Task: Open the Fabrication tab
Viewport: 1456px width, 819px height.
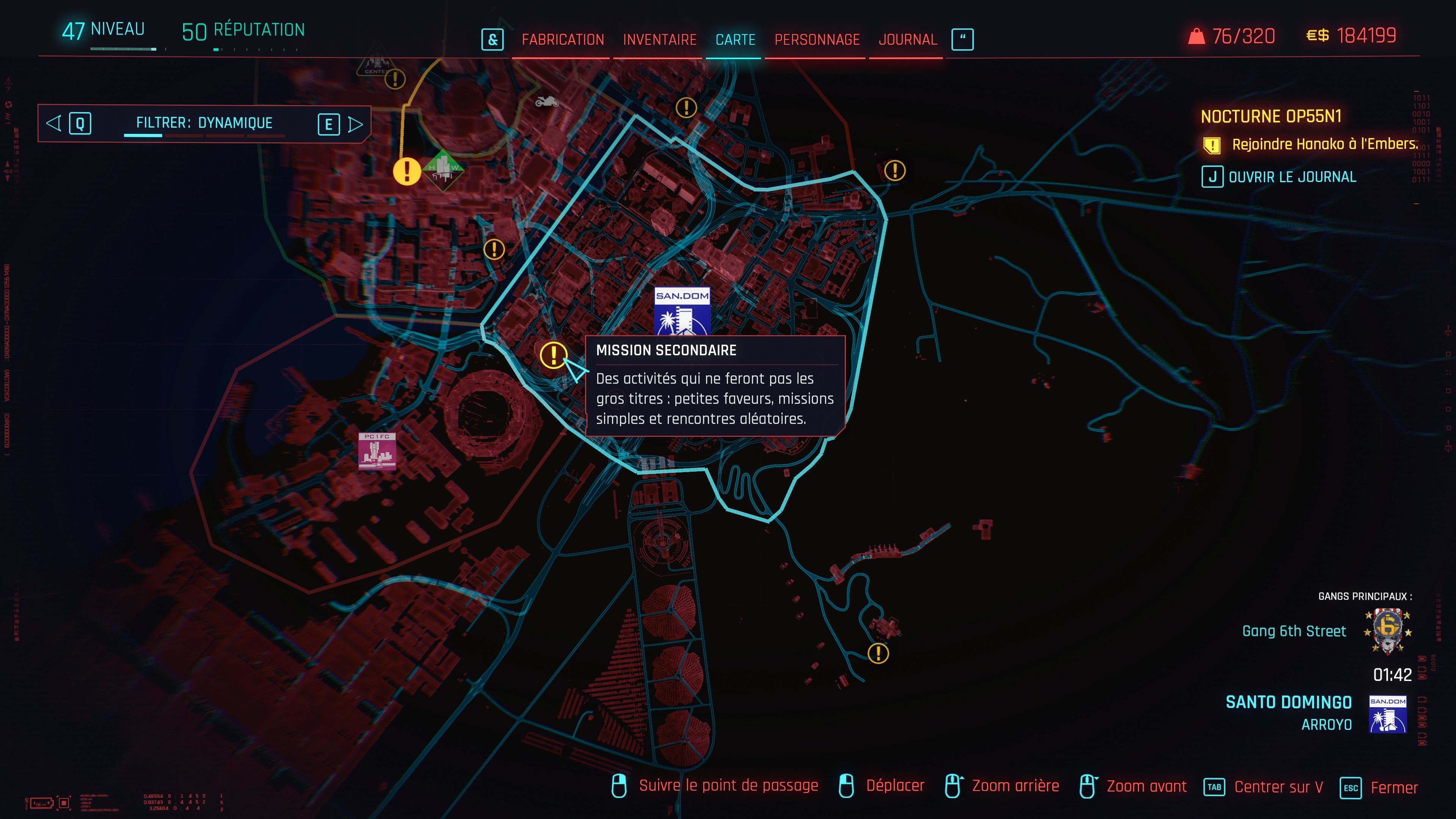Action: [x=562, y=39]
